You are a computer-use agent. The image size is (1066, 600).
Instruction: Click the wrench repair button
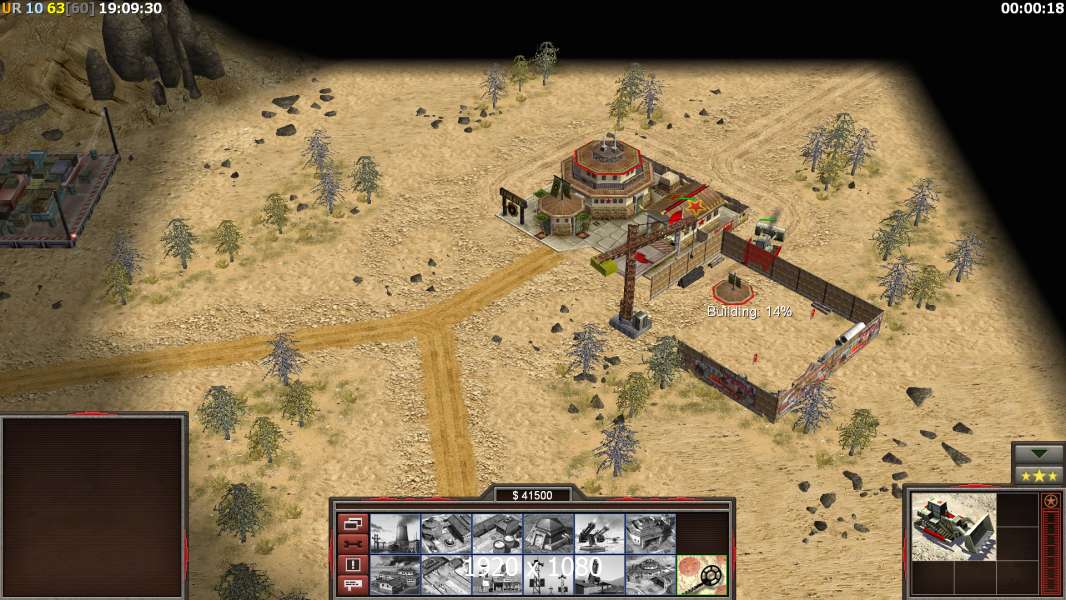click(352, 544)
